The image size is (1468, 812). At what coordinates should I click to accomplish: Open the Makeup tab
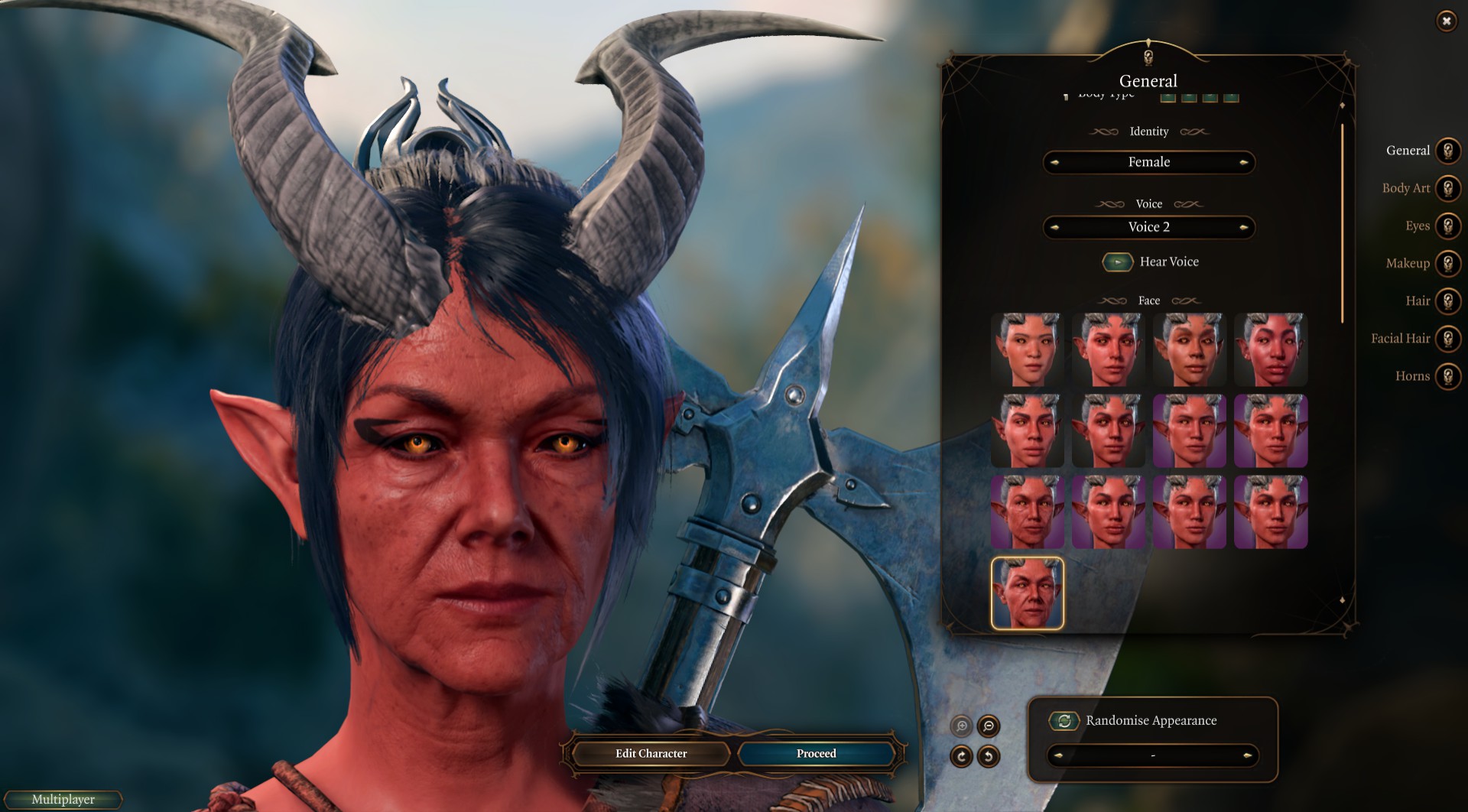pyautogui.click(x=1447, y=263)
